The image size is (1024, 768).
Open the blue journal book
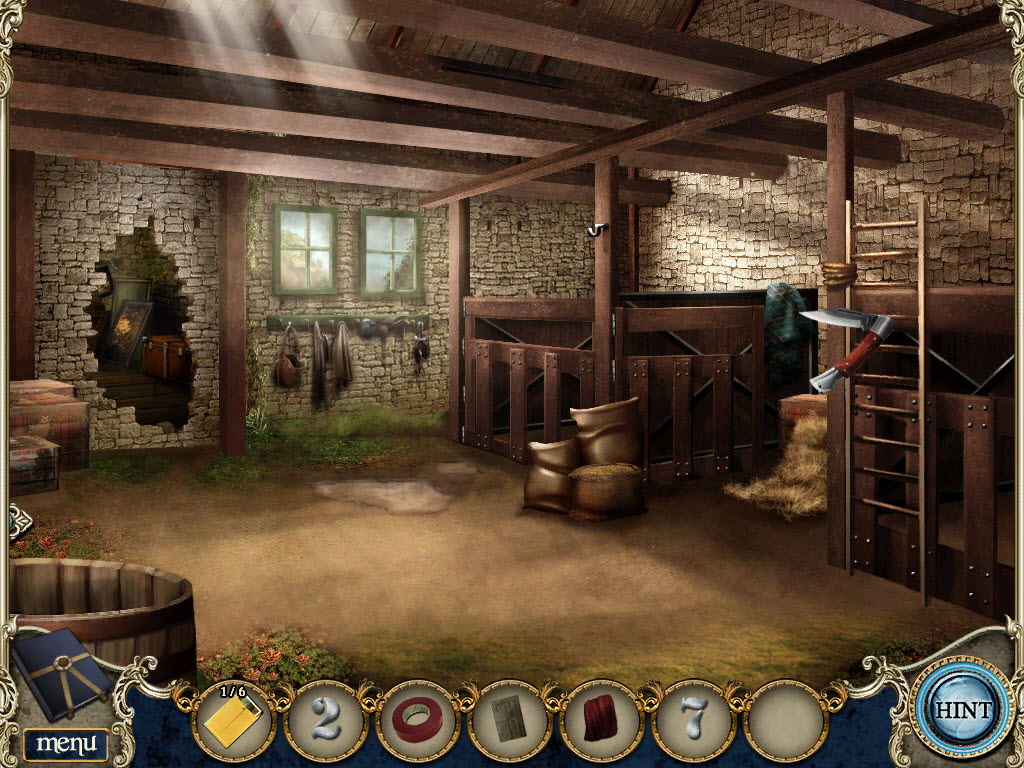point(62,672)
